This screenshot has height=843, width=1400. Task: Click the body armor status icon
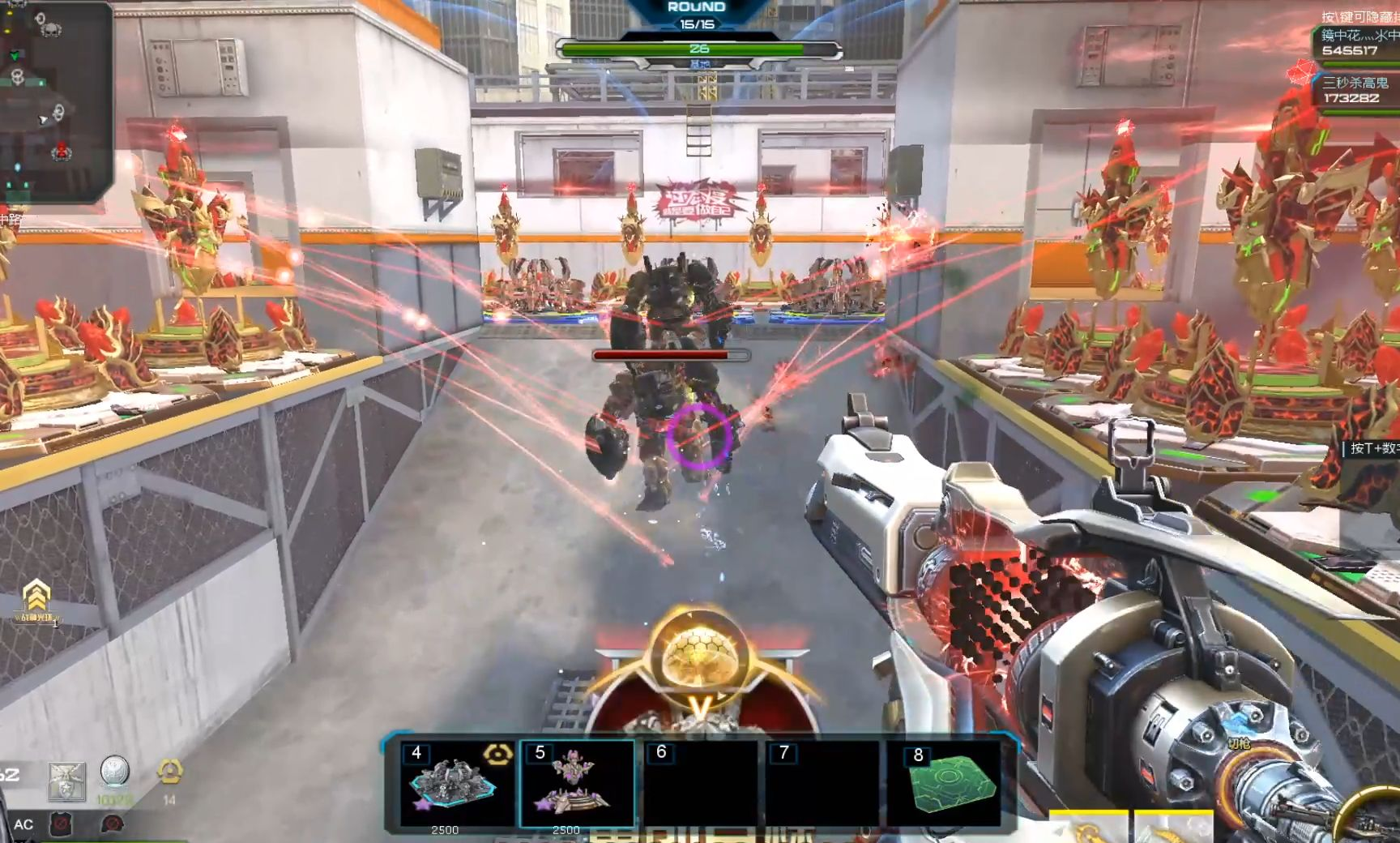(62, 825)
